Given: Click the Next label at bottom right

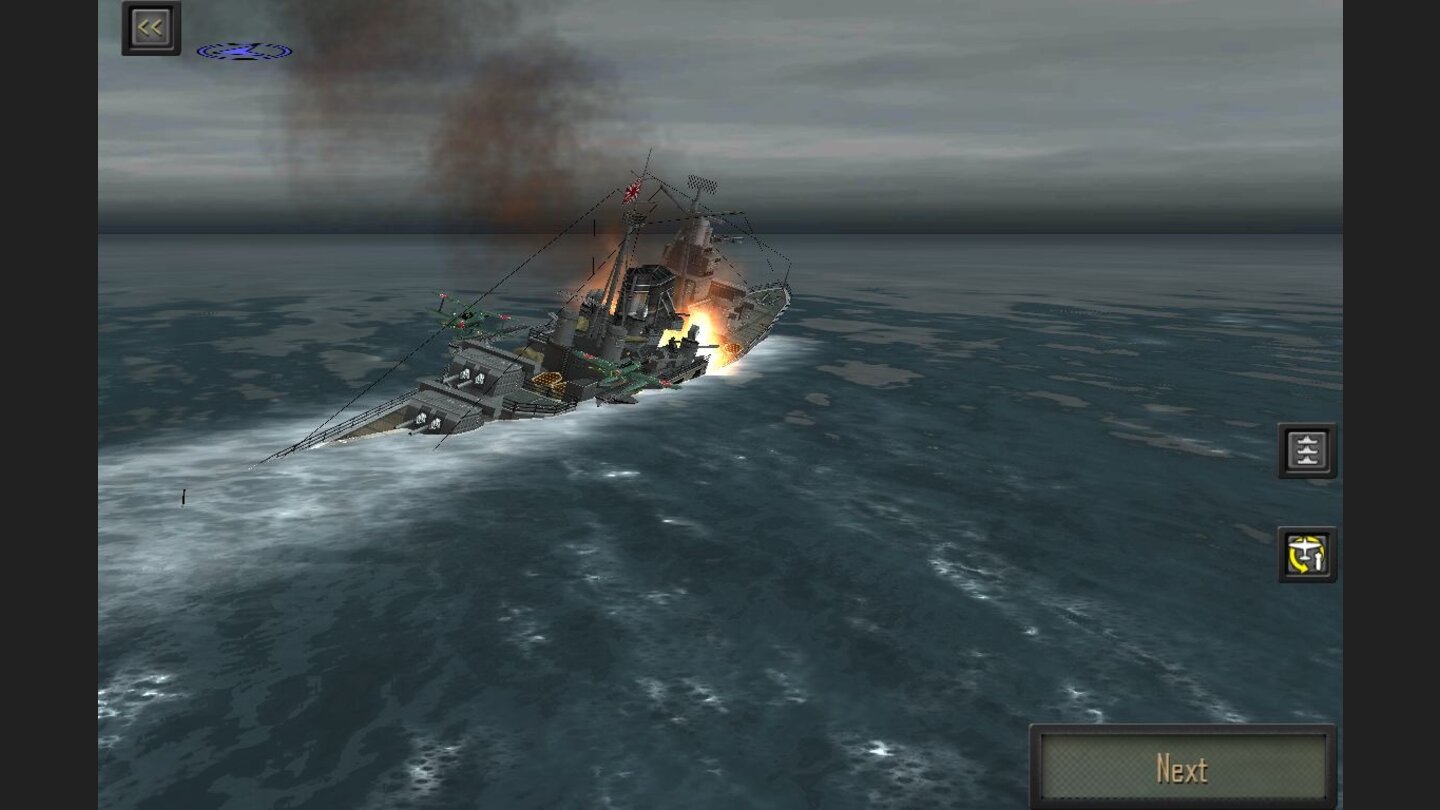Looking at the screenshot, I should (1183, 767).
